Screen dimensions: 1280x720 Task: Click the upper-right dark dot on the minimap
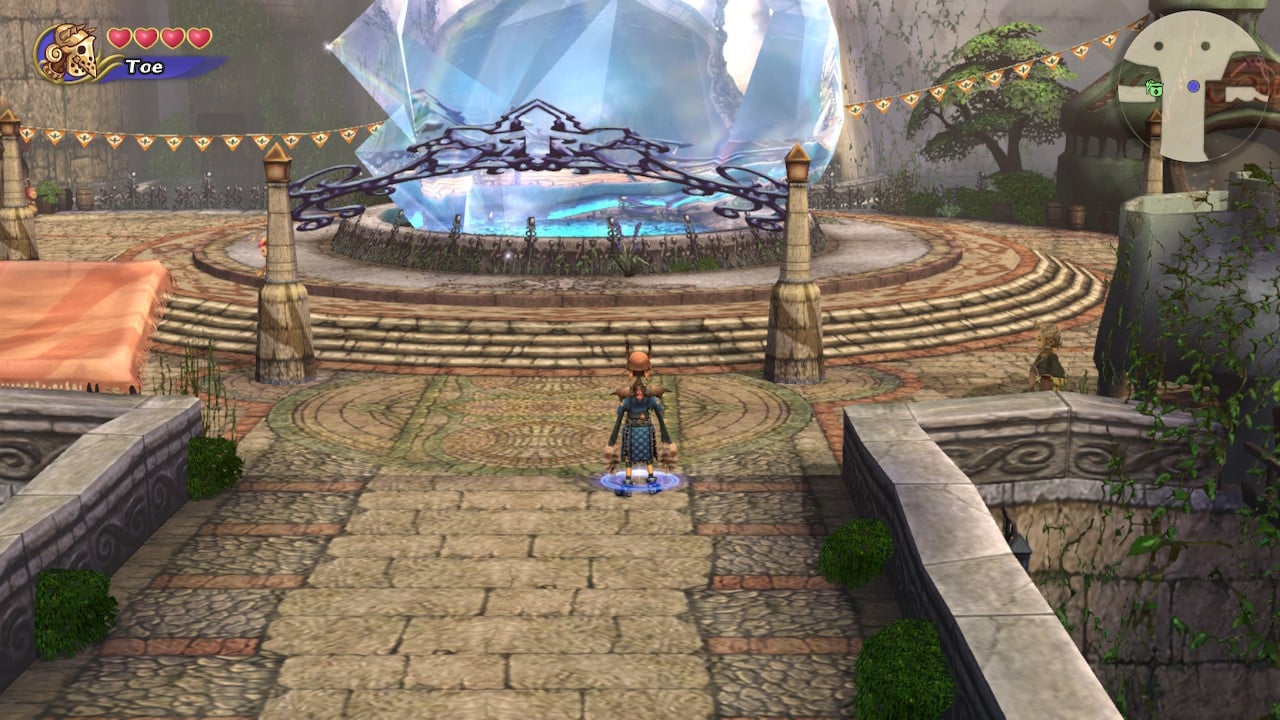1205,45
